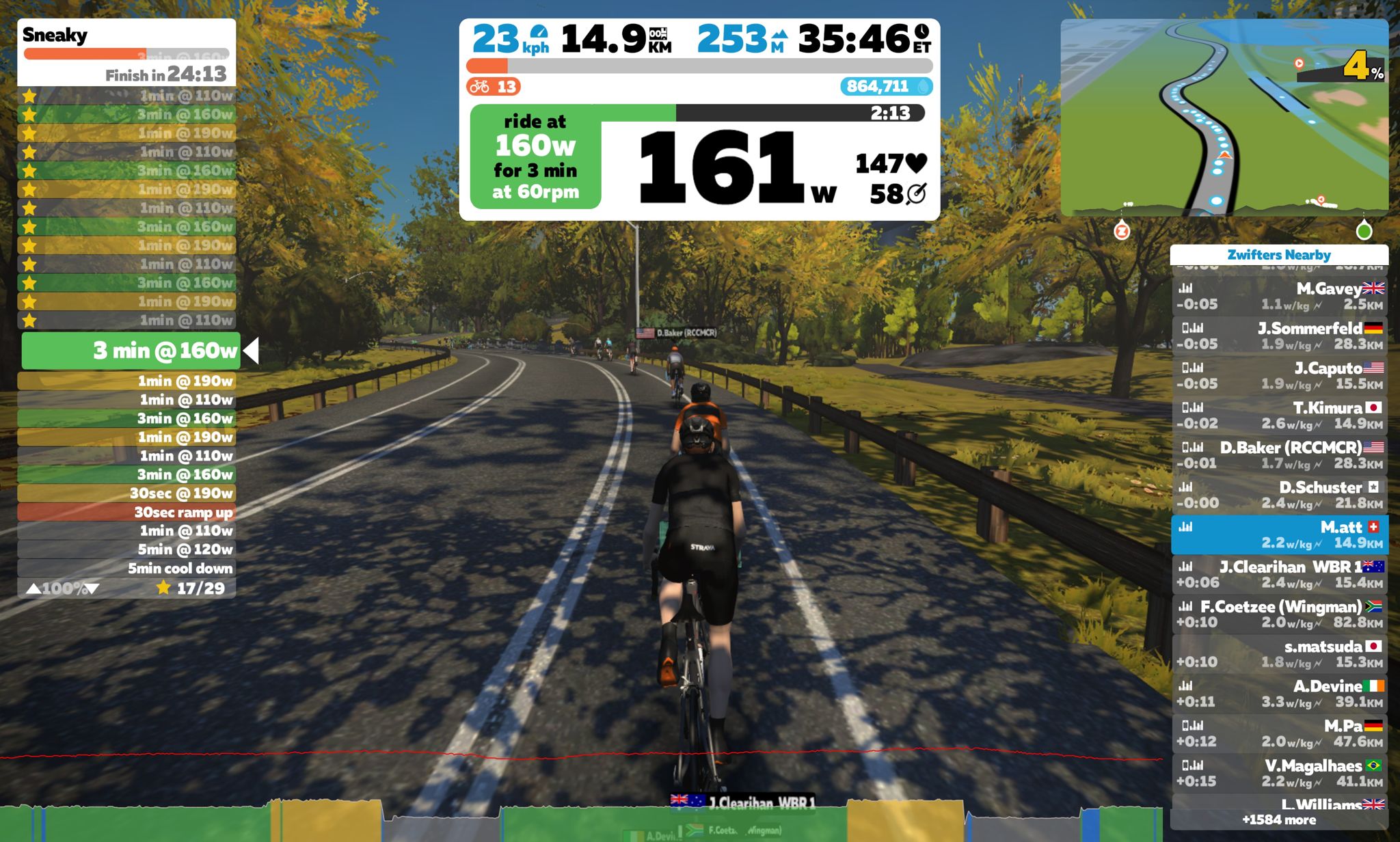
Task: Decrease workout intensity with the down arrow
Action: tap(92, 588)
